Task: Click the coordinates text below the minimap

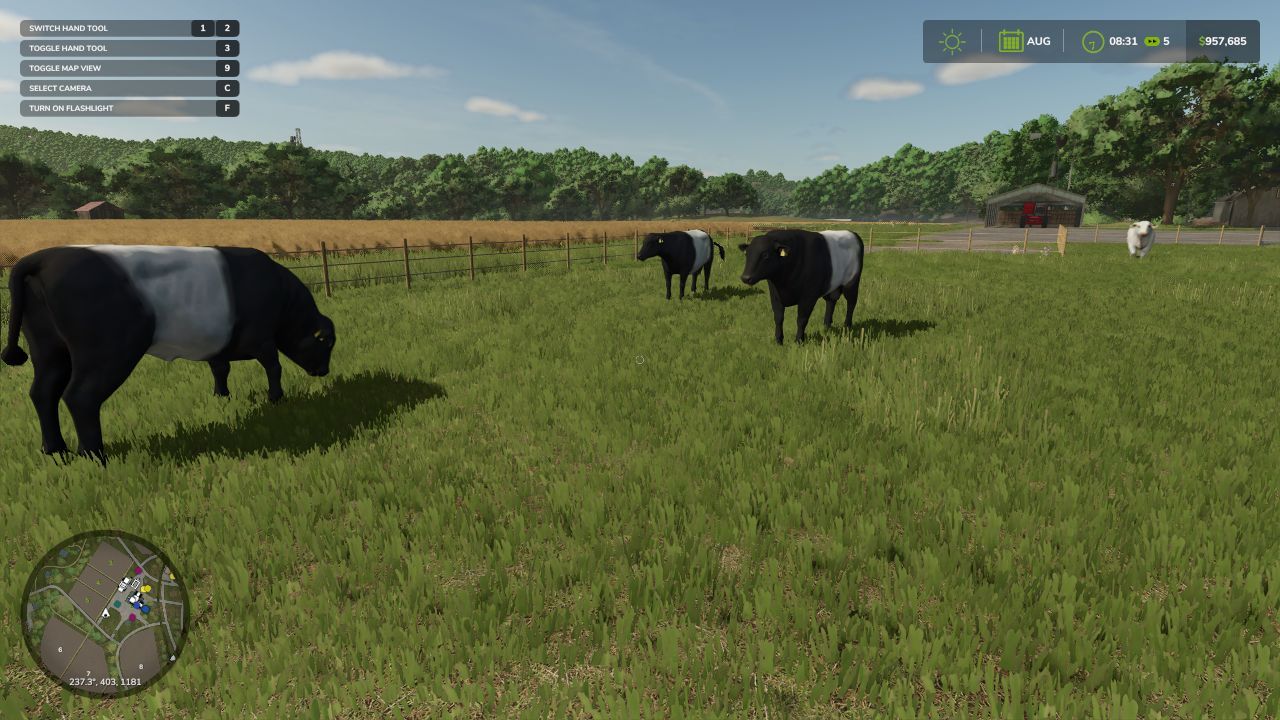Action: click(105, 681)
